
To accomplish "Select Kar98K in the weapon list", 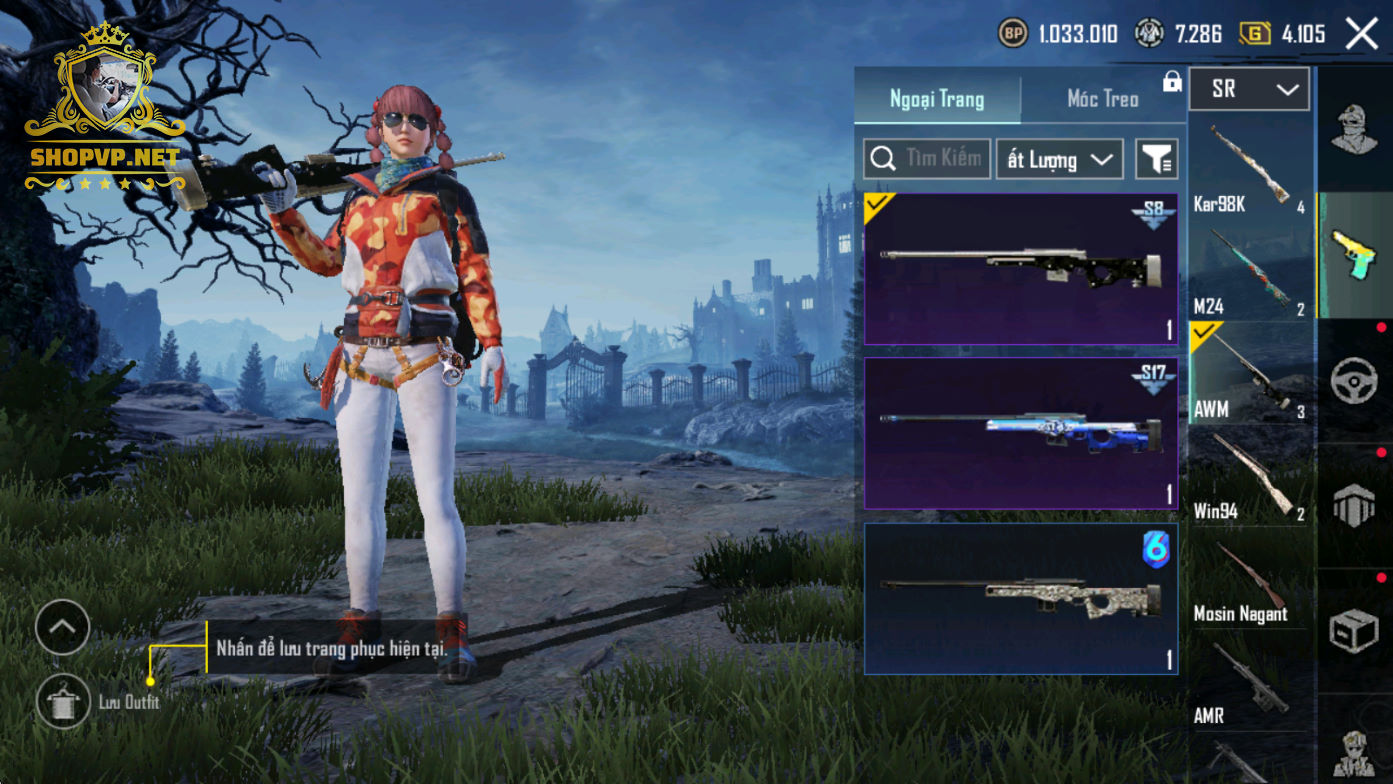I will [x=1249, y=168].
